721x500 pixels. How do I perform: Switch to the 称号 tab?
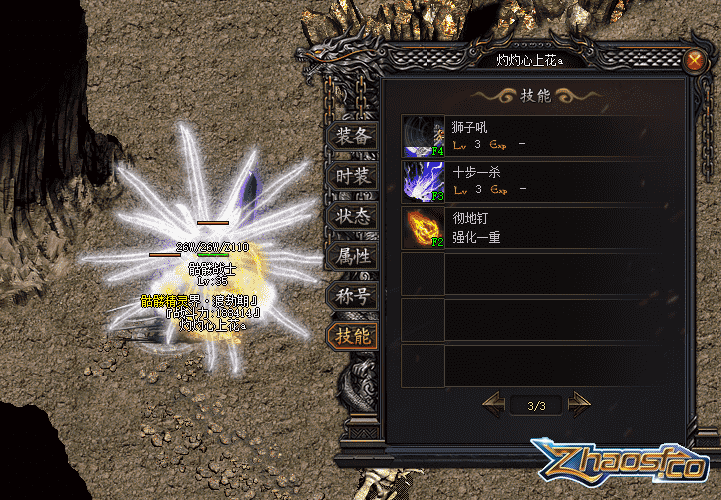click(352, 296)
